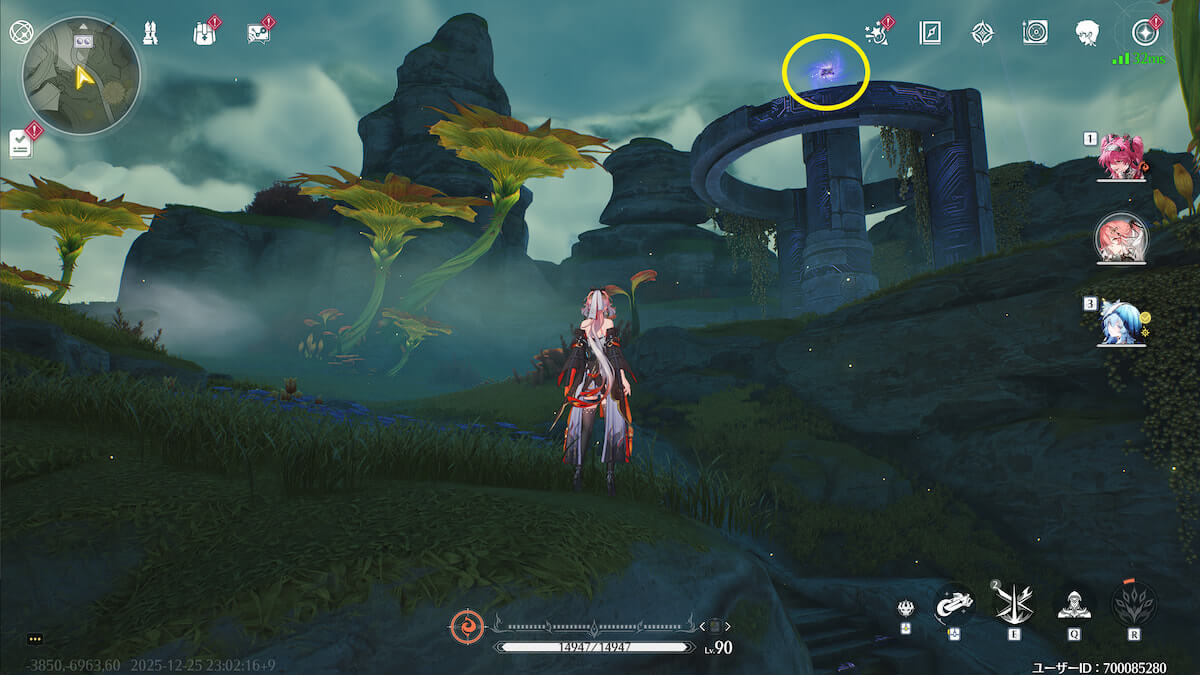Activate the crossed swords skill
The image size is (1200, 675).
(x=1010, y=603)
